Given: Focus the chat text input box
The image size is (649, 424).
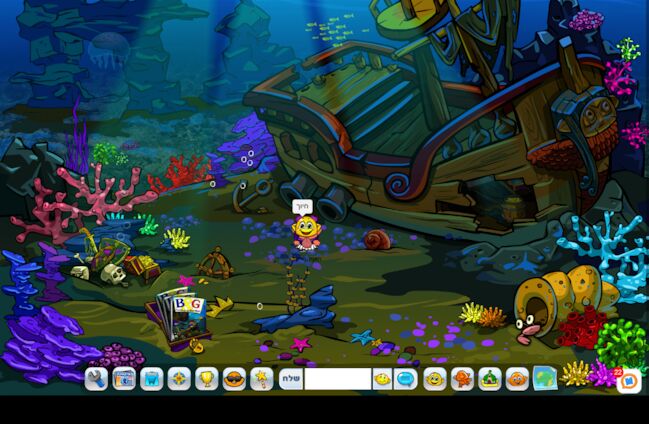Looking at the screenshot, I should tap(338, 379).
